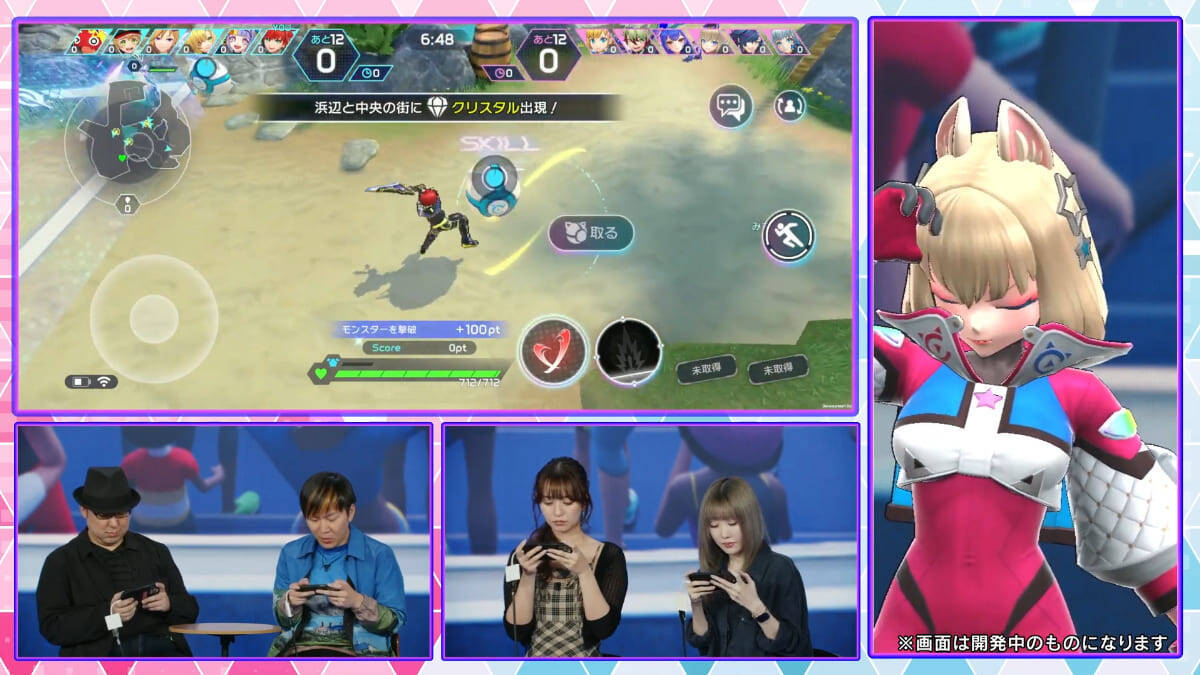Tap the 取る pickup button
The height and width of the screenshot is (675, 1200).
click(x=591, y=233)
